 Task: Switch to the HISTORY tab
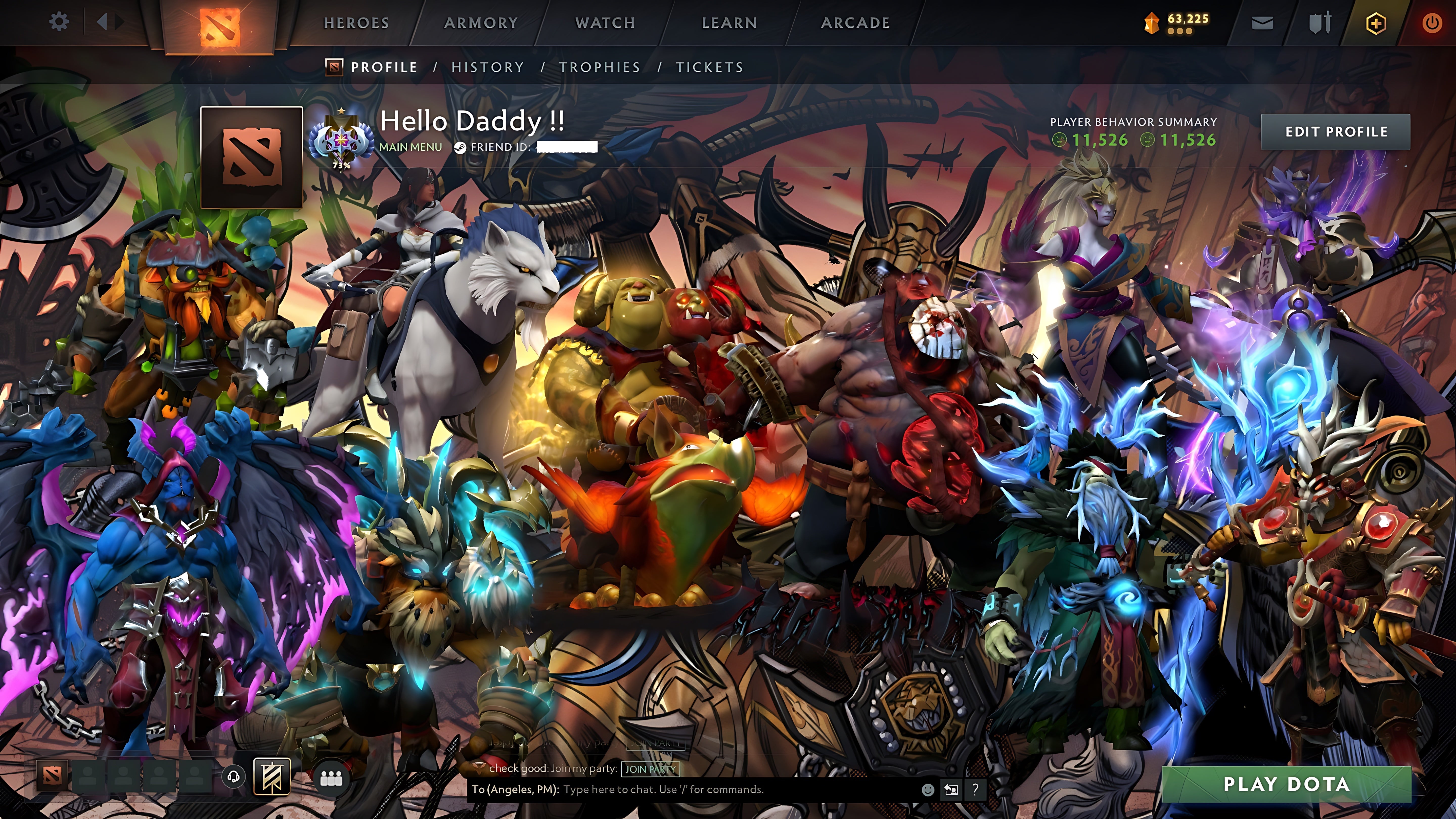coord(487,67)
